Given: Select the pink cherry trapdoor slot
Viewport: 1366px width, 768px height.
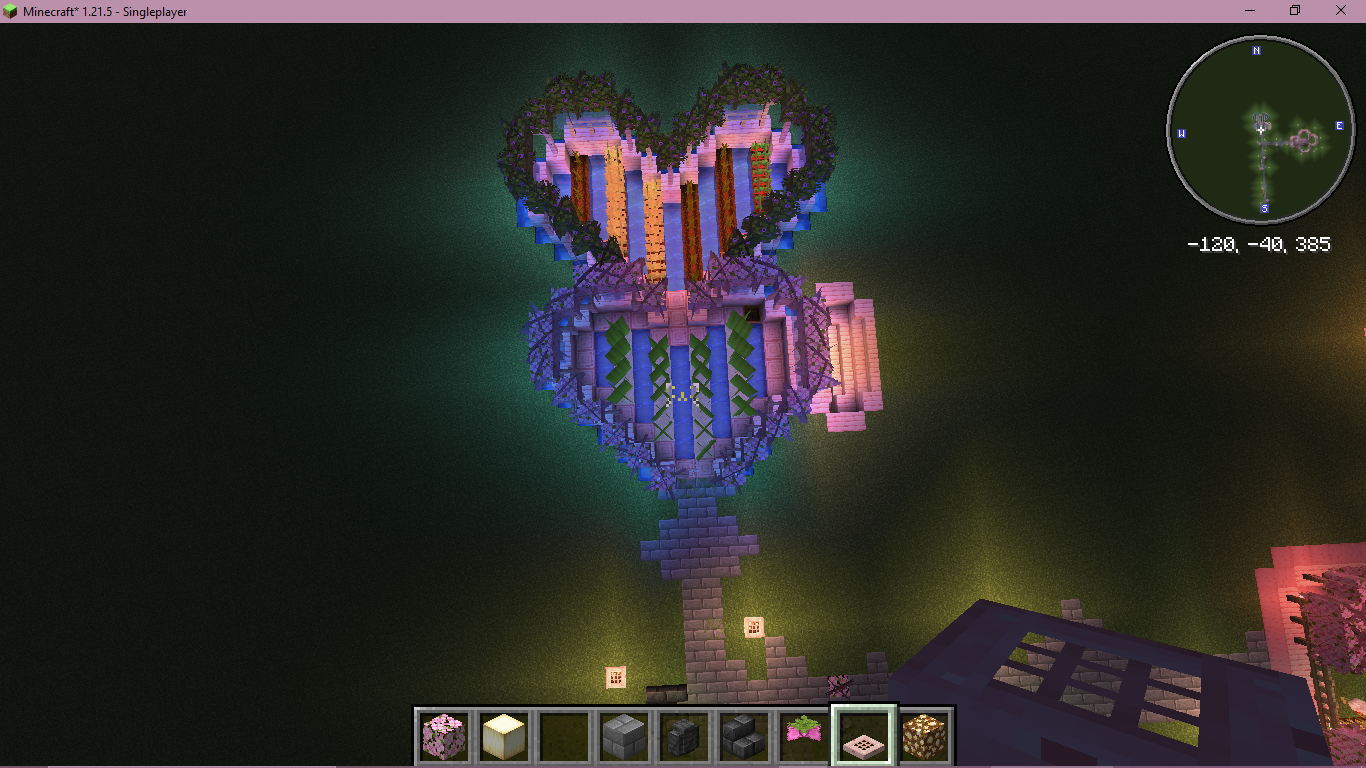Looking at the screenshot, I should point(863,736).
